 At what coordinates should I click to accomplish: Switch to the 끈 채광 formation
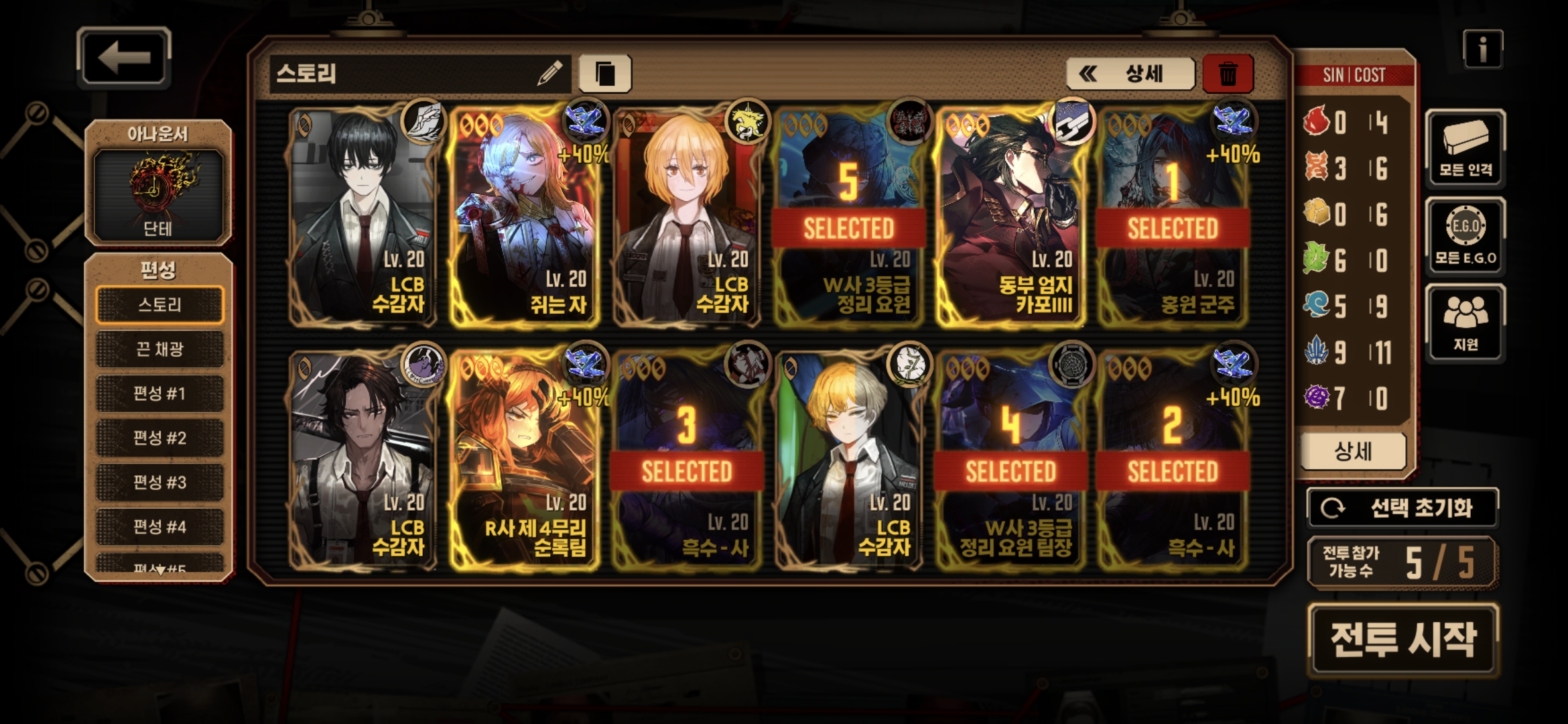pos(159,349)
